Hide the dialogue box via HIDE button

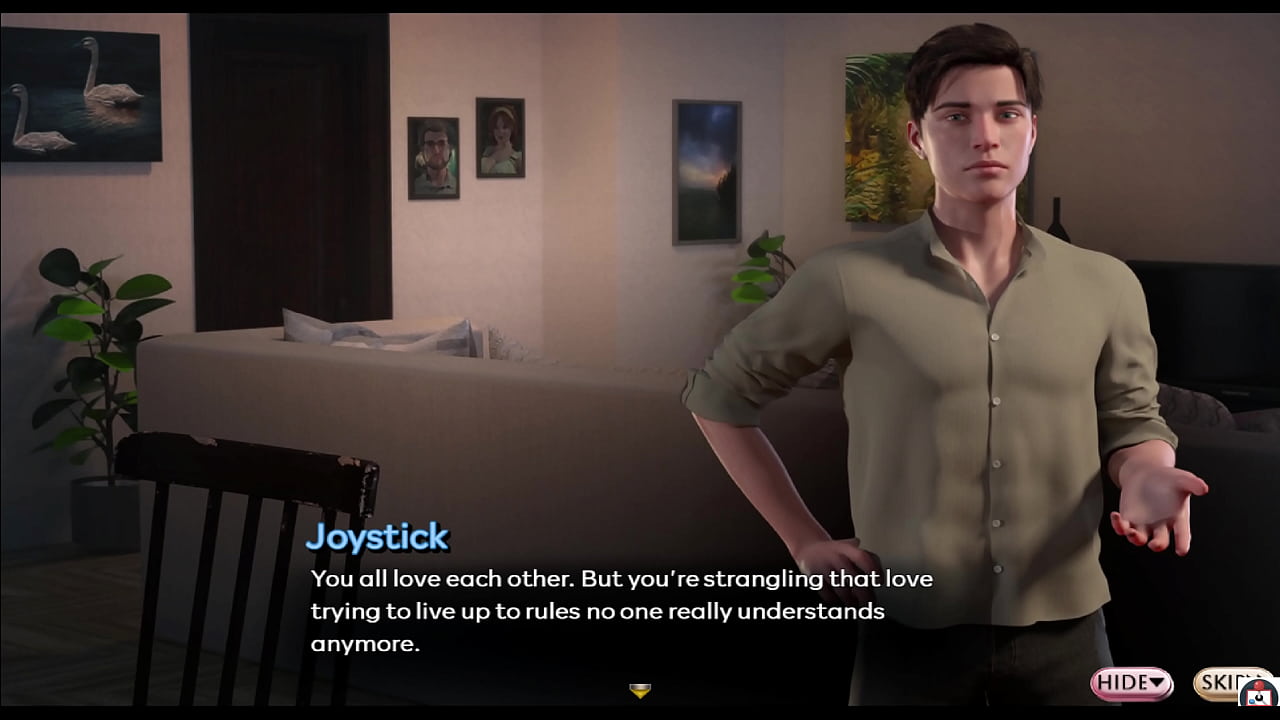1124,684
